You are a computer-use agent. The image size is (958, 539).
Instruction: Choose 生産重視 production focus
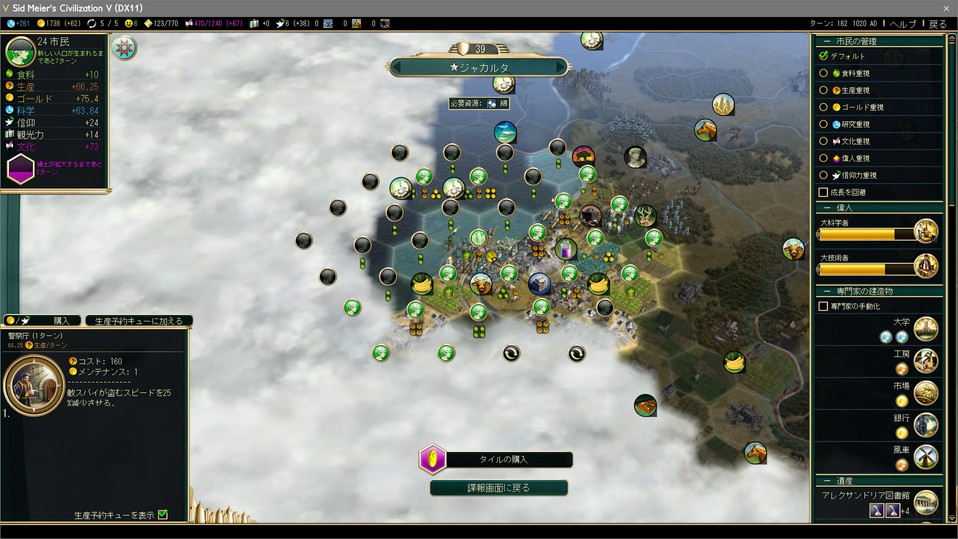point(824,90)
